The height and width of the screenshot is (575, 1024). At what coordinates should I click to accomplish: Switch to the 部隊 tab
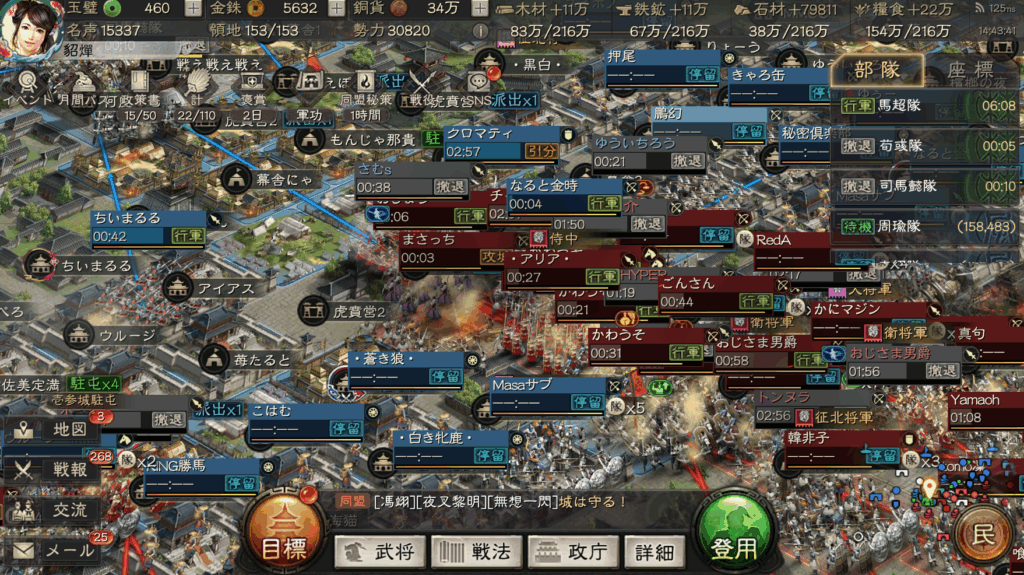[877, 70]
